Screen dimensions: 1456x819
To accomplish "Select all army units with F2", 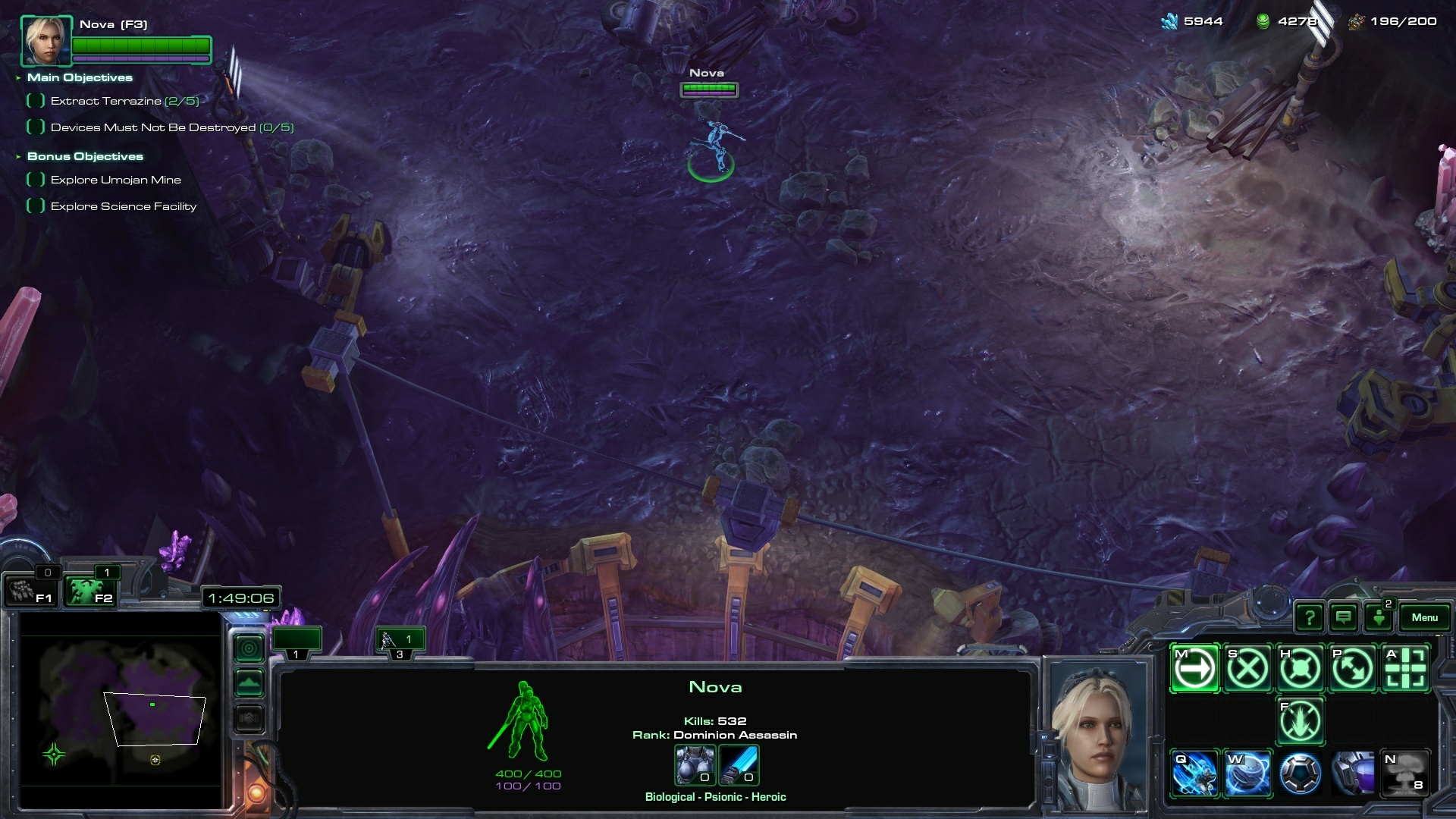I will point(89,591).
